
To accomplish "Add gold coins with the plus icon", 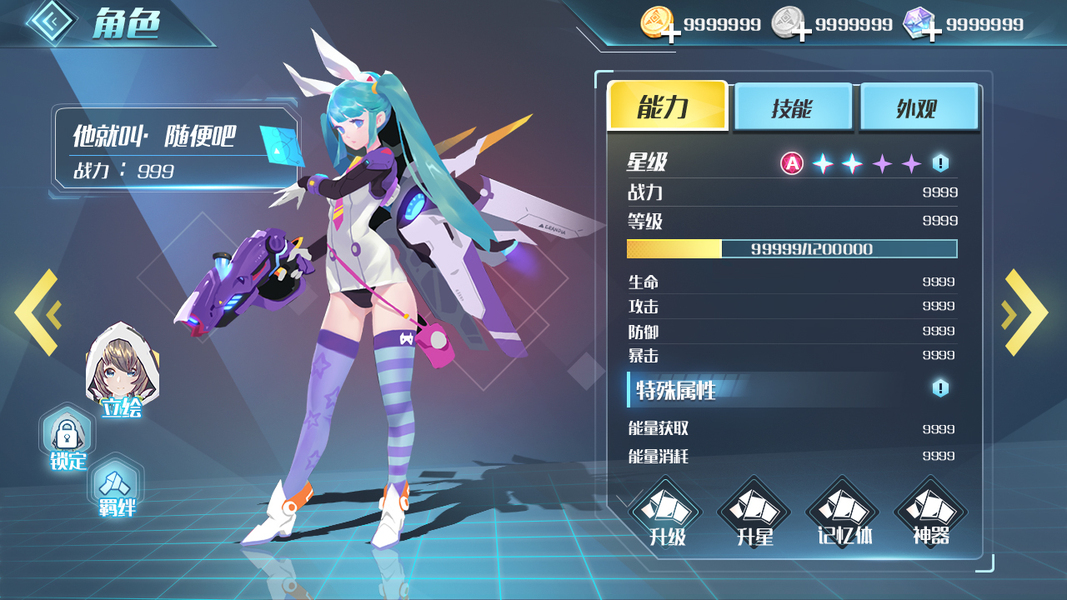I will pos(670,33).
